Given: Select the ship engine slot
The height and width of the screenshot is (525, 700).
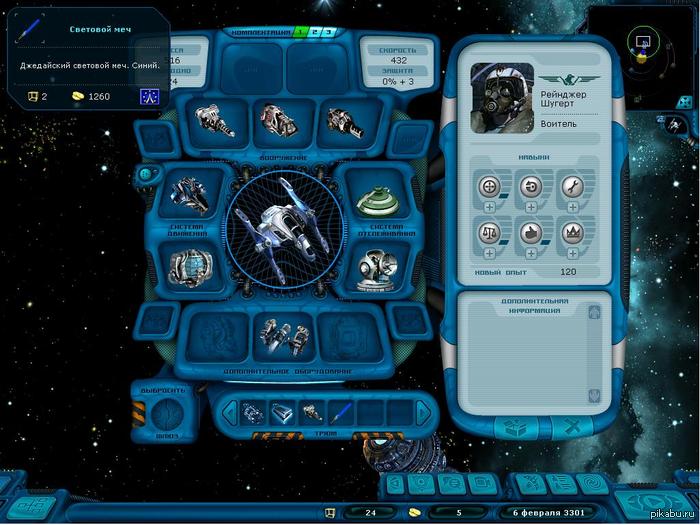Looking at the screenshot, I should [x=190, y=193].
